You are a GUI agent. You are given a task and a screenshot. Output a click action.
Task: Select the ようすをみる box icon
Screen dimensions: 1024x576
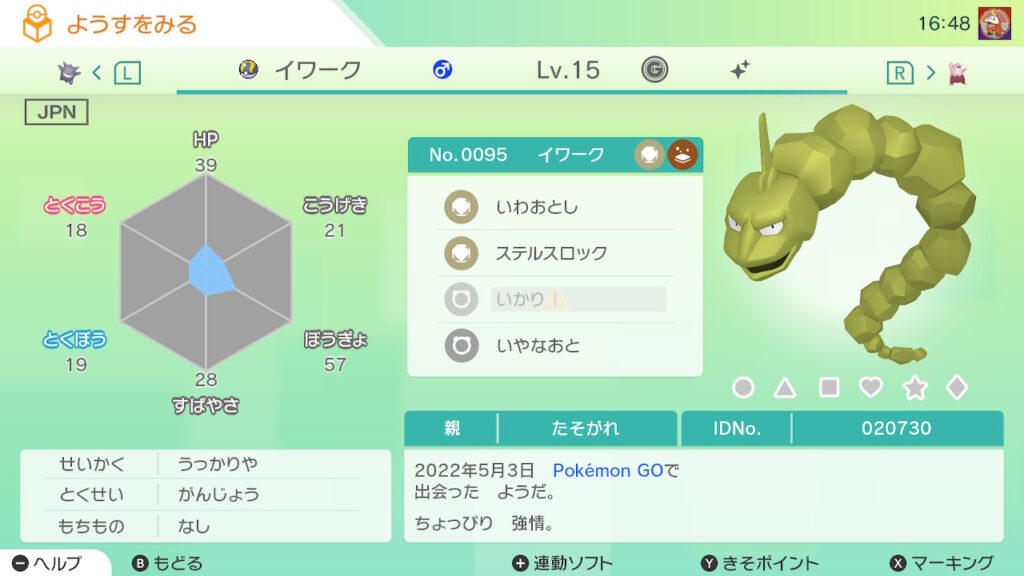(x=37, y=24)
